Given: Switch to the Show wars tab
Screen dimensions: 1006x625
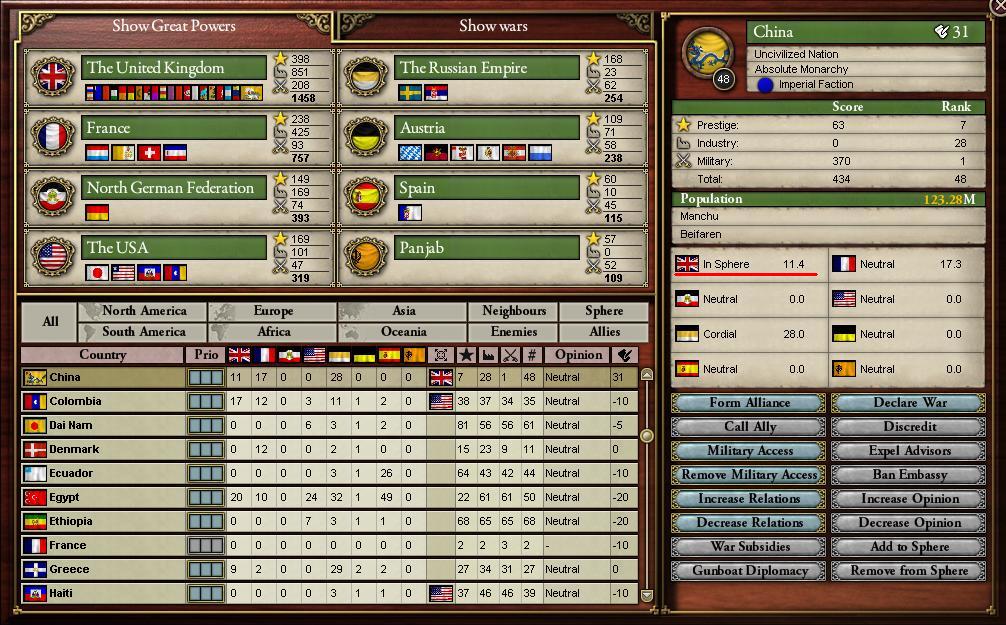Looking at the screenshot, I should click(493, 26).
